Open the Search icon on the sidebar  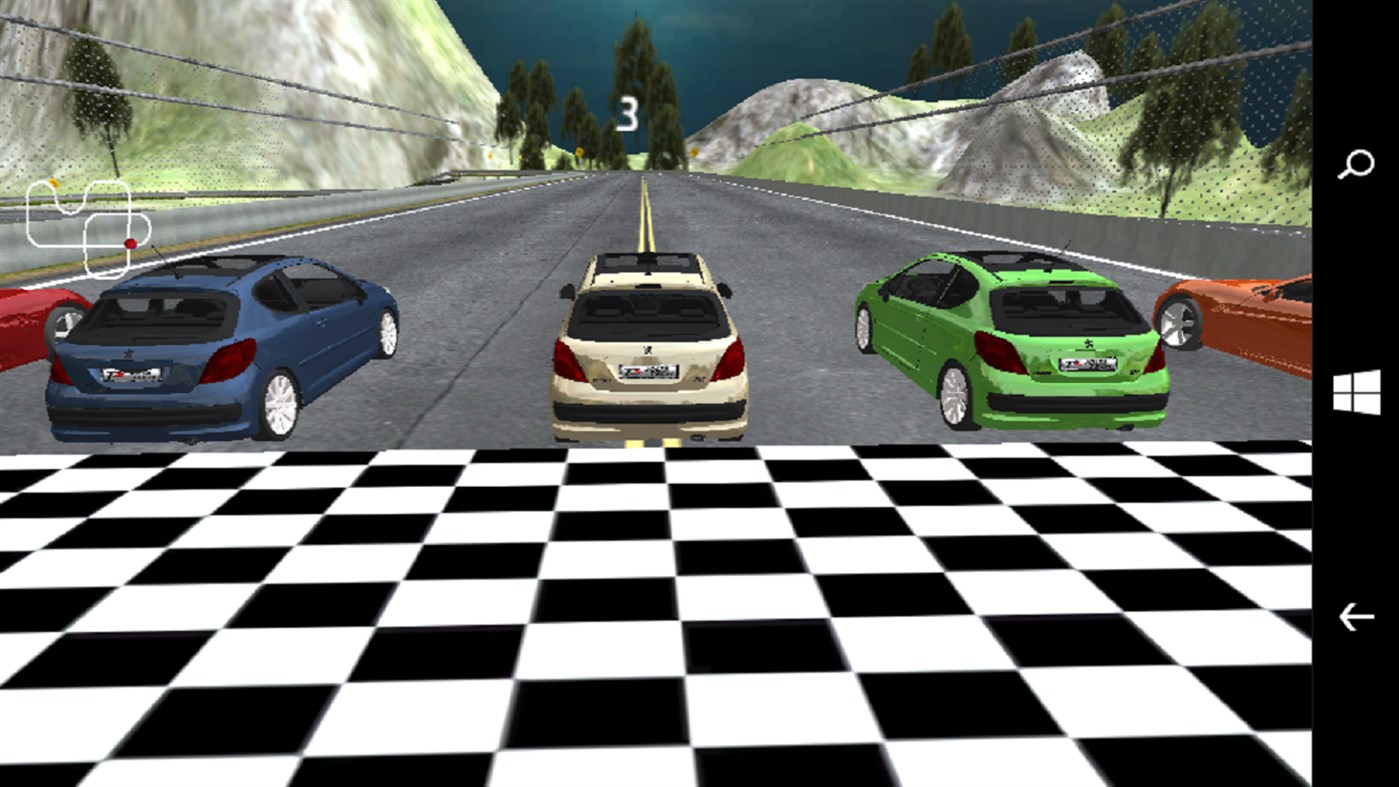coord(1358,161)
